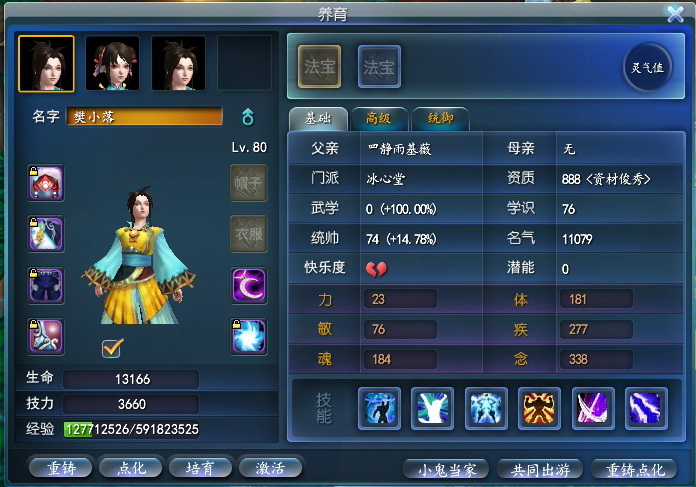Screen dimensions: 696x487
Task: Click the 重铸点化 button
Action: (x=635, y=468)
